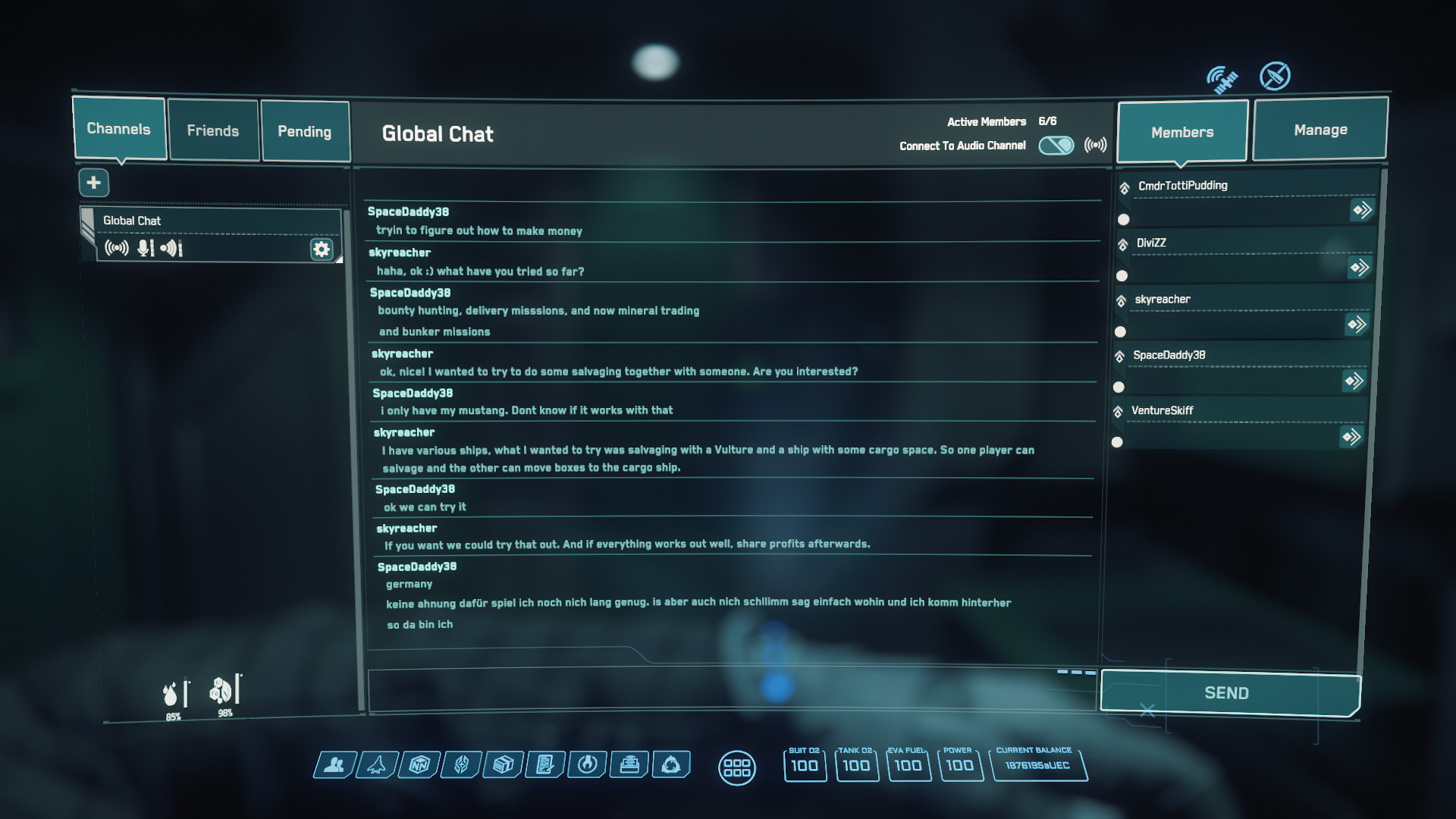Open Global Chat channel settings gear

coord(322,249)
